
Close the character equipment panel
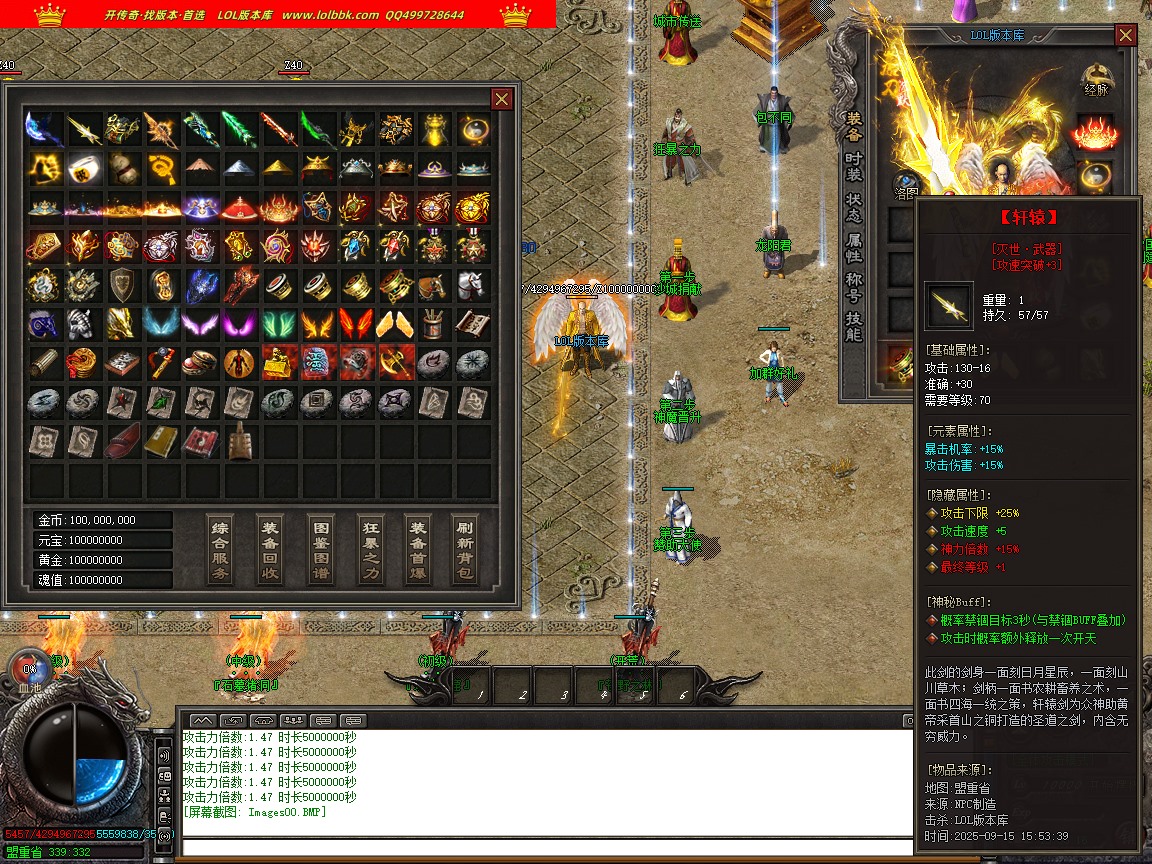1126,36
